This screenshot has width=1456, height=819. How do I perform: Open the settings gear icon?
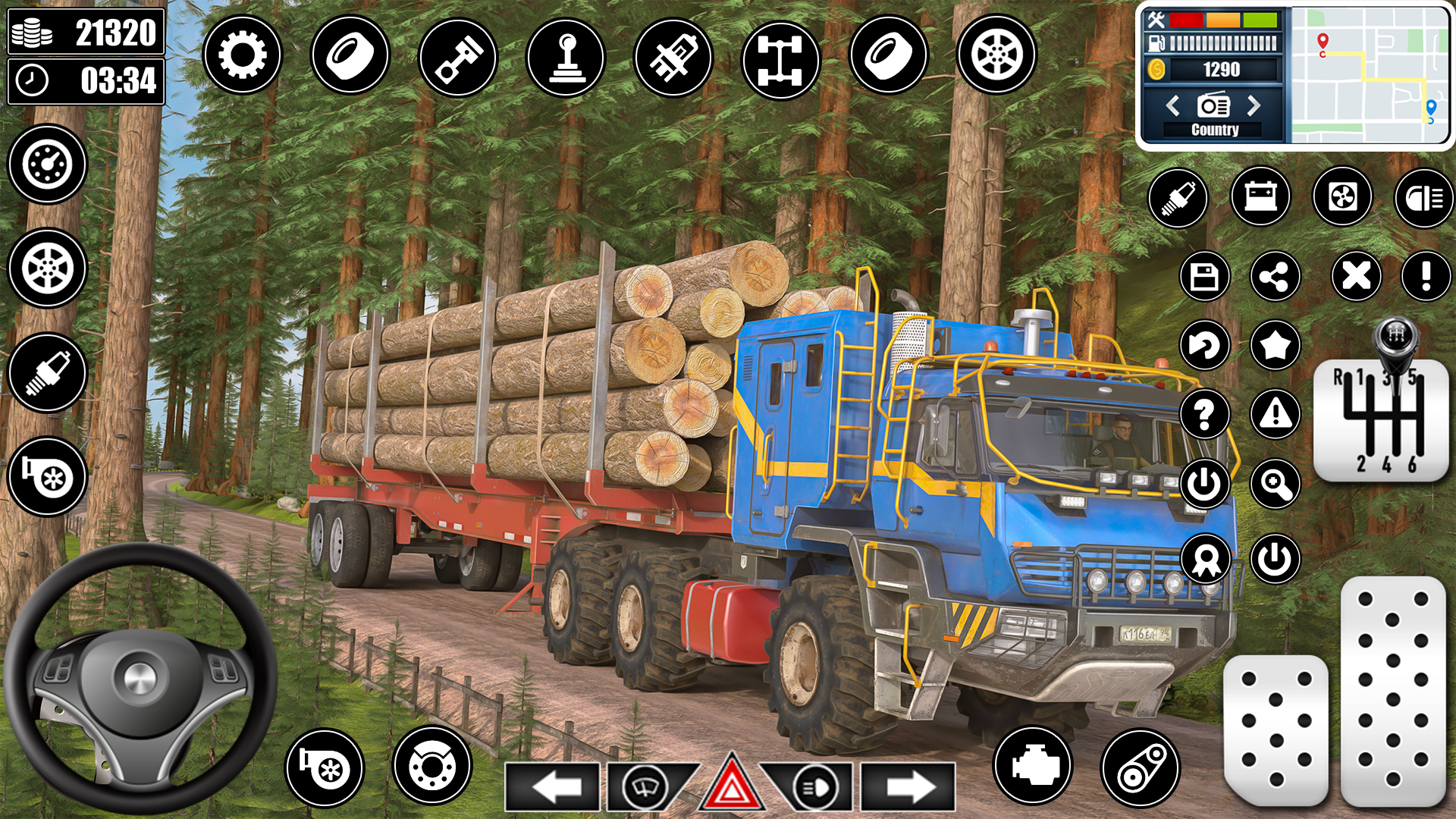[x=243, y=55]
